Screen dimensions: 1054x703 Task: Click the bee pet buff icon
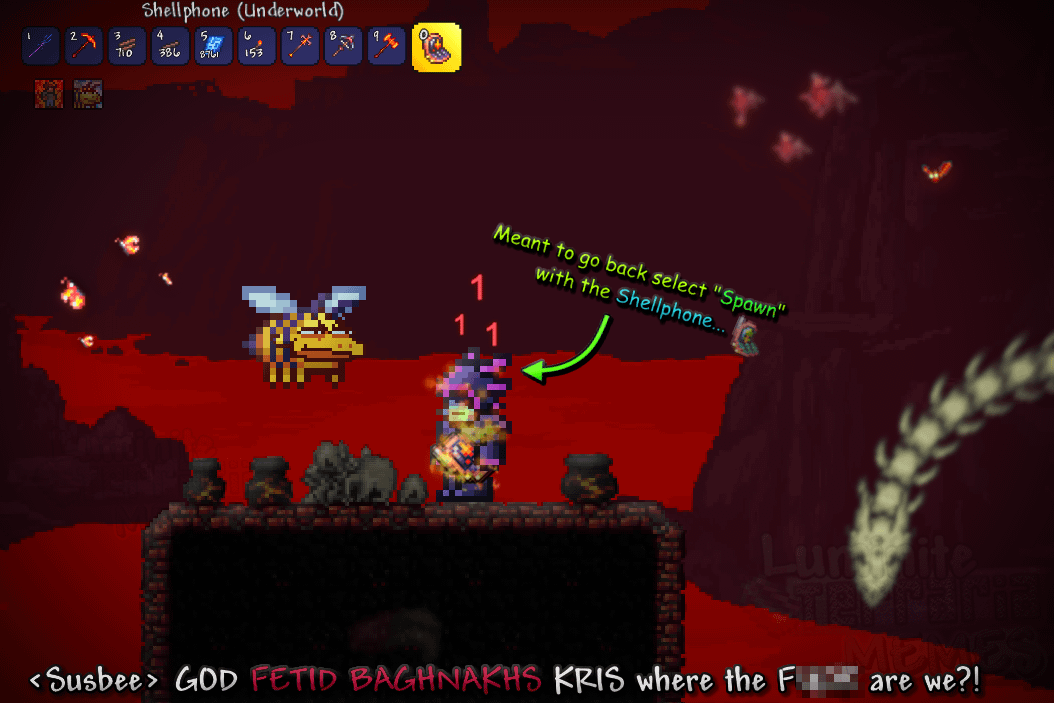[88, 94]
